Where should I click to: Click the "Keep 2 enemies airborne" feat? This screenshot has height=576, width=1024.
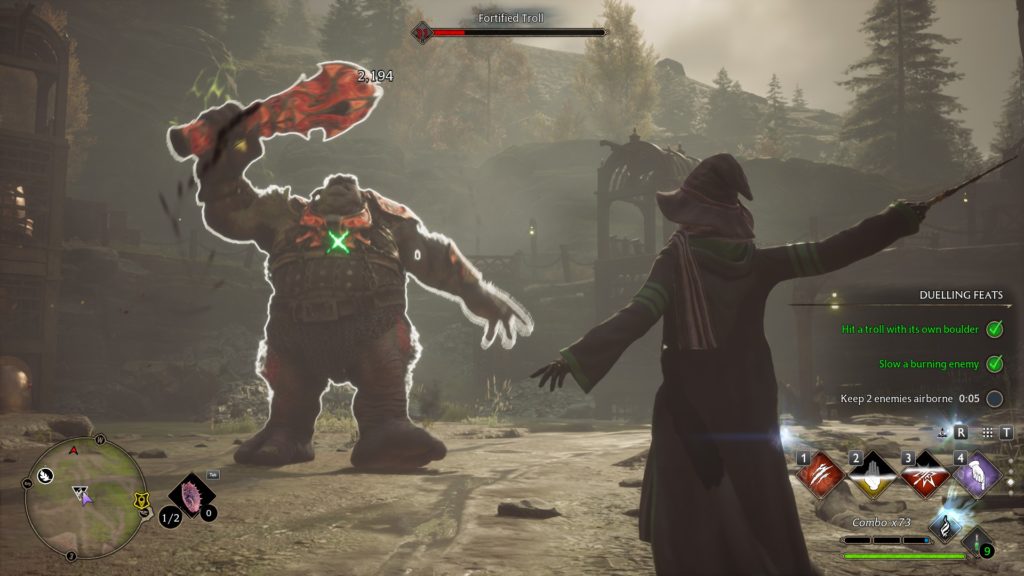tap(896, 398)
